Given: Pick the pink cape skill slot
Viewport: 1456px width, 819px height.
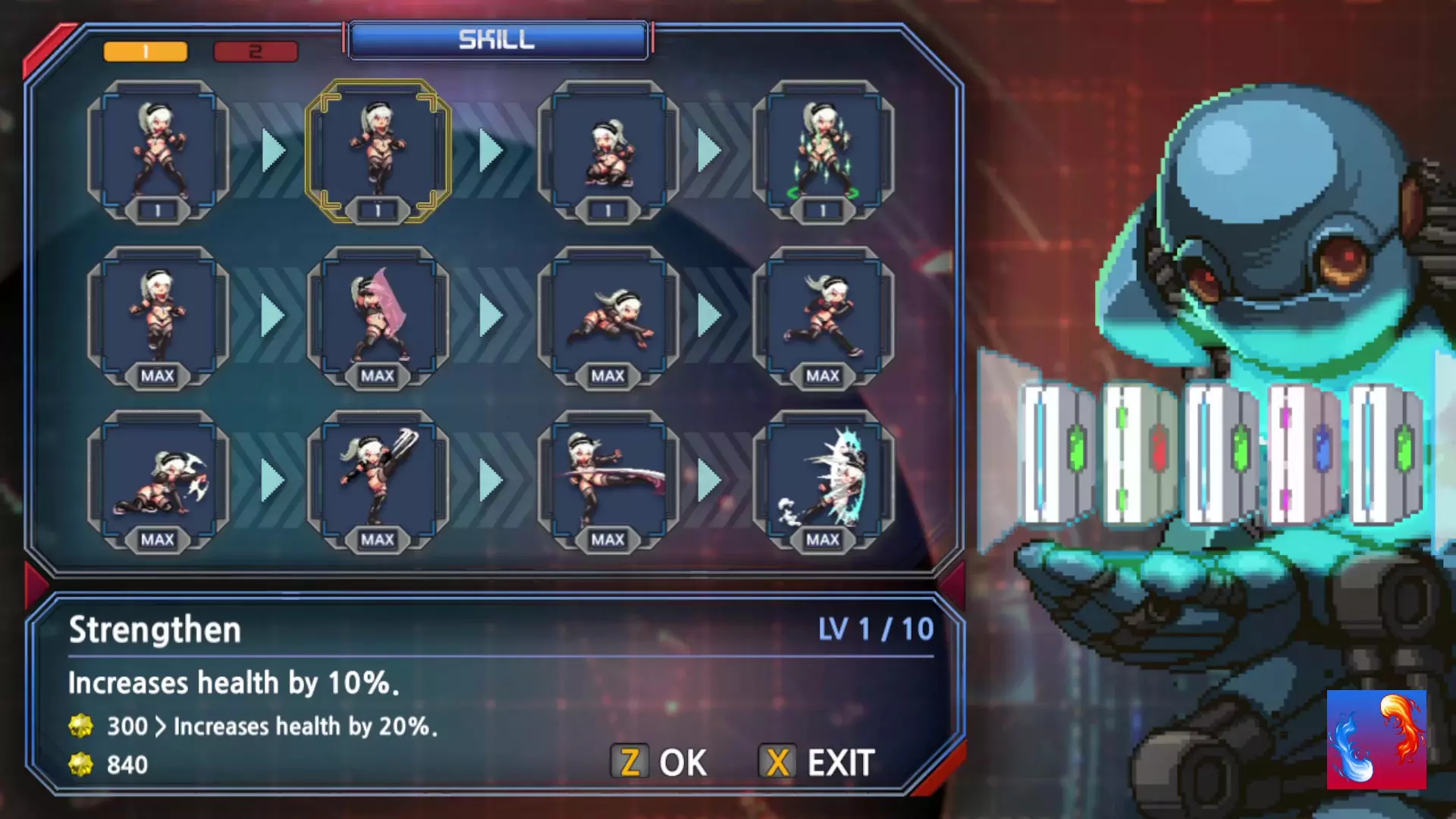Looking at the screenshot, I should [x=378, y=315].
